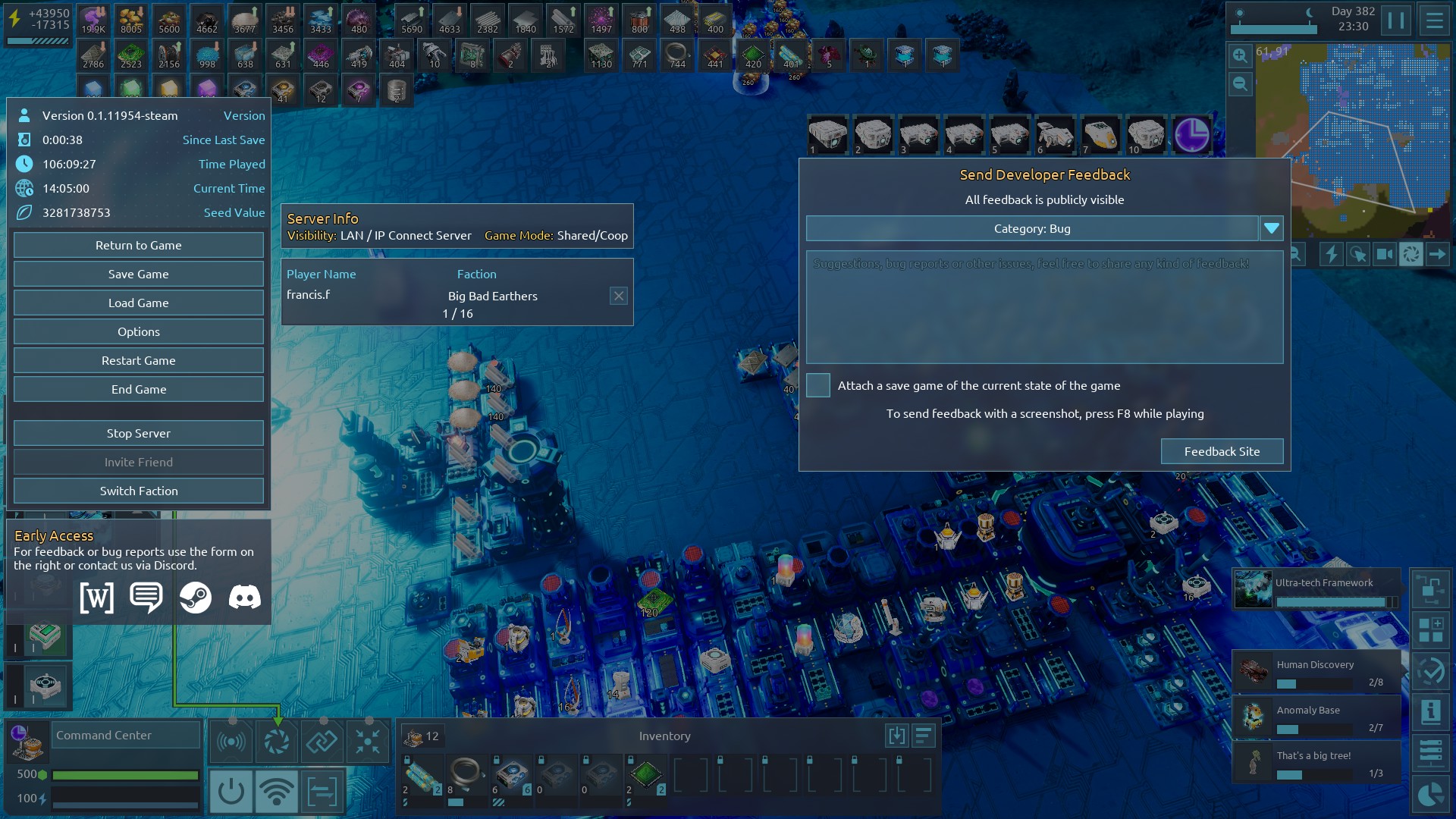Open the Steam community icon

coord(196,598)
